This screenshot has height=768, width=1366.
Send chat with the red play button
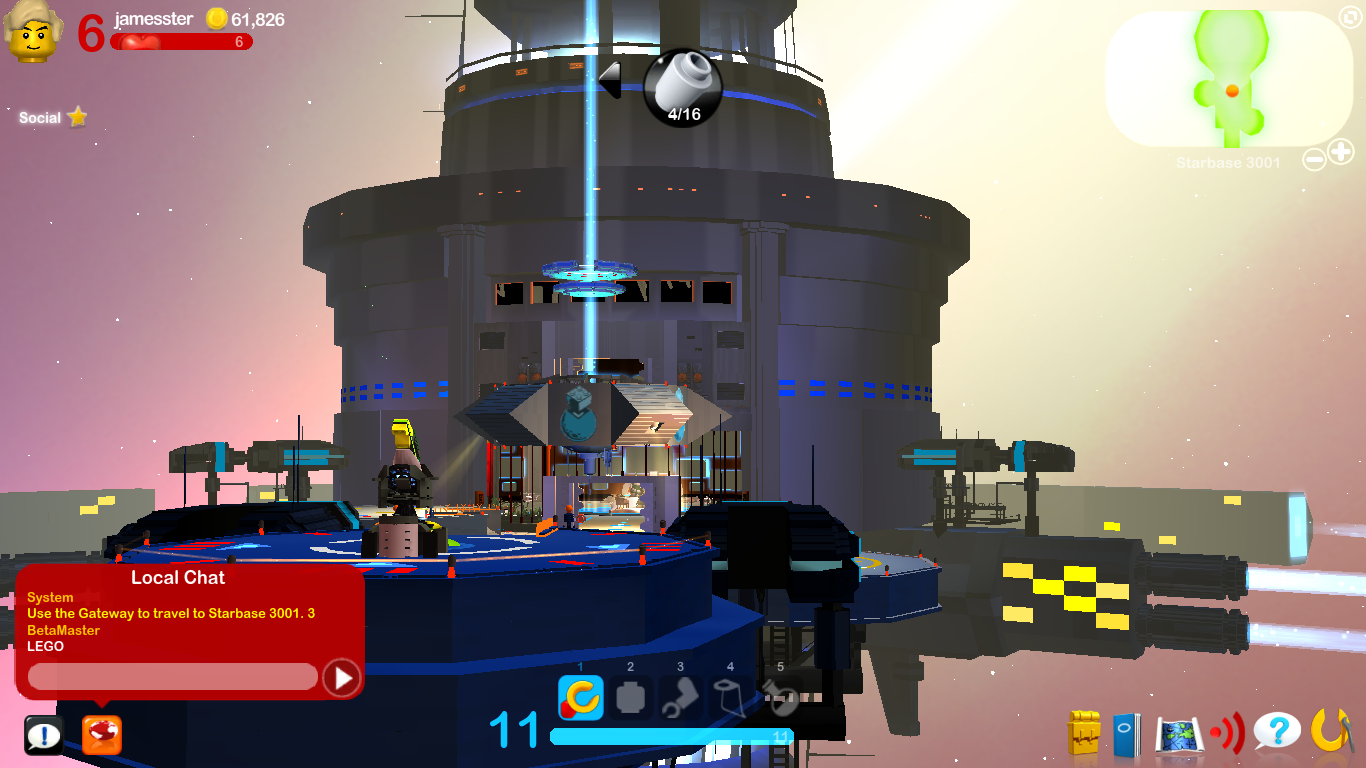point(341,676)
